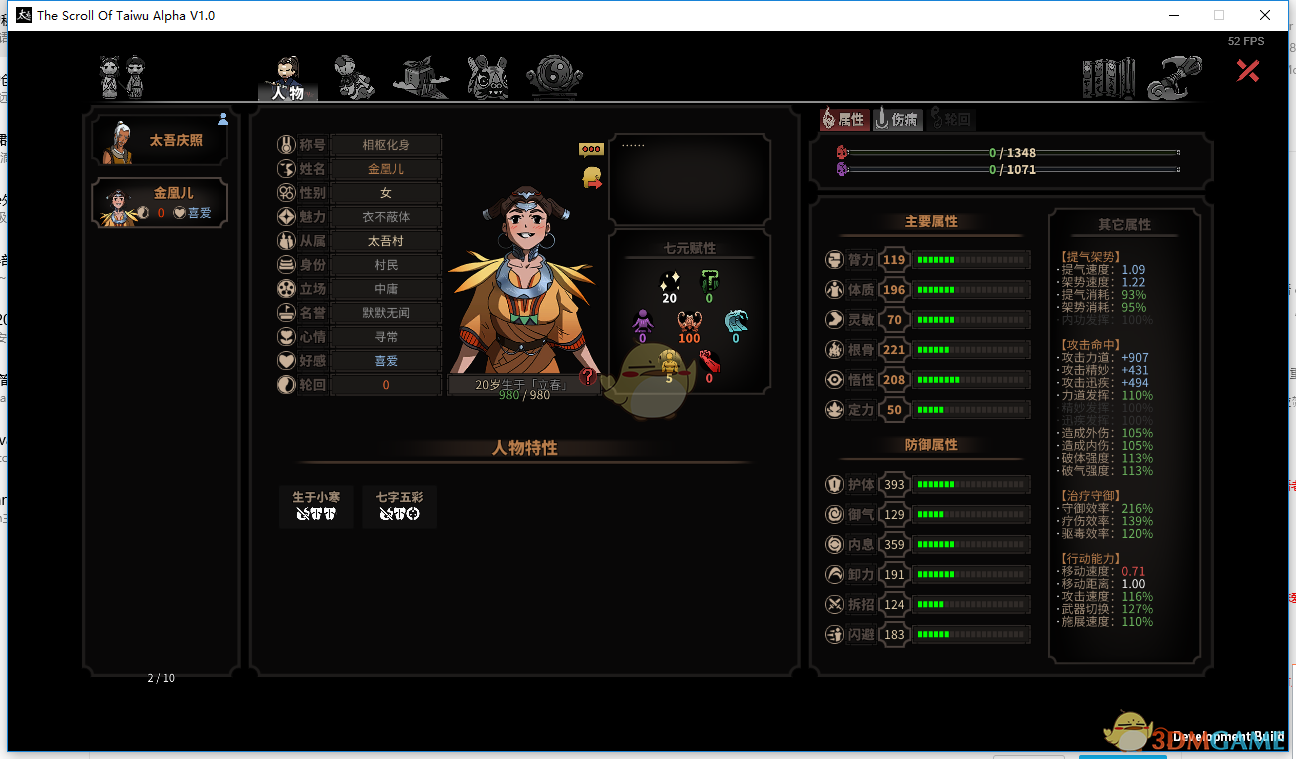Screen dimensions: 1296x759
Task: Select the puppet doll icon in top toolbar
Action: click(355, 73)
